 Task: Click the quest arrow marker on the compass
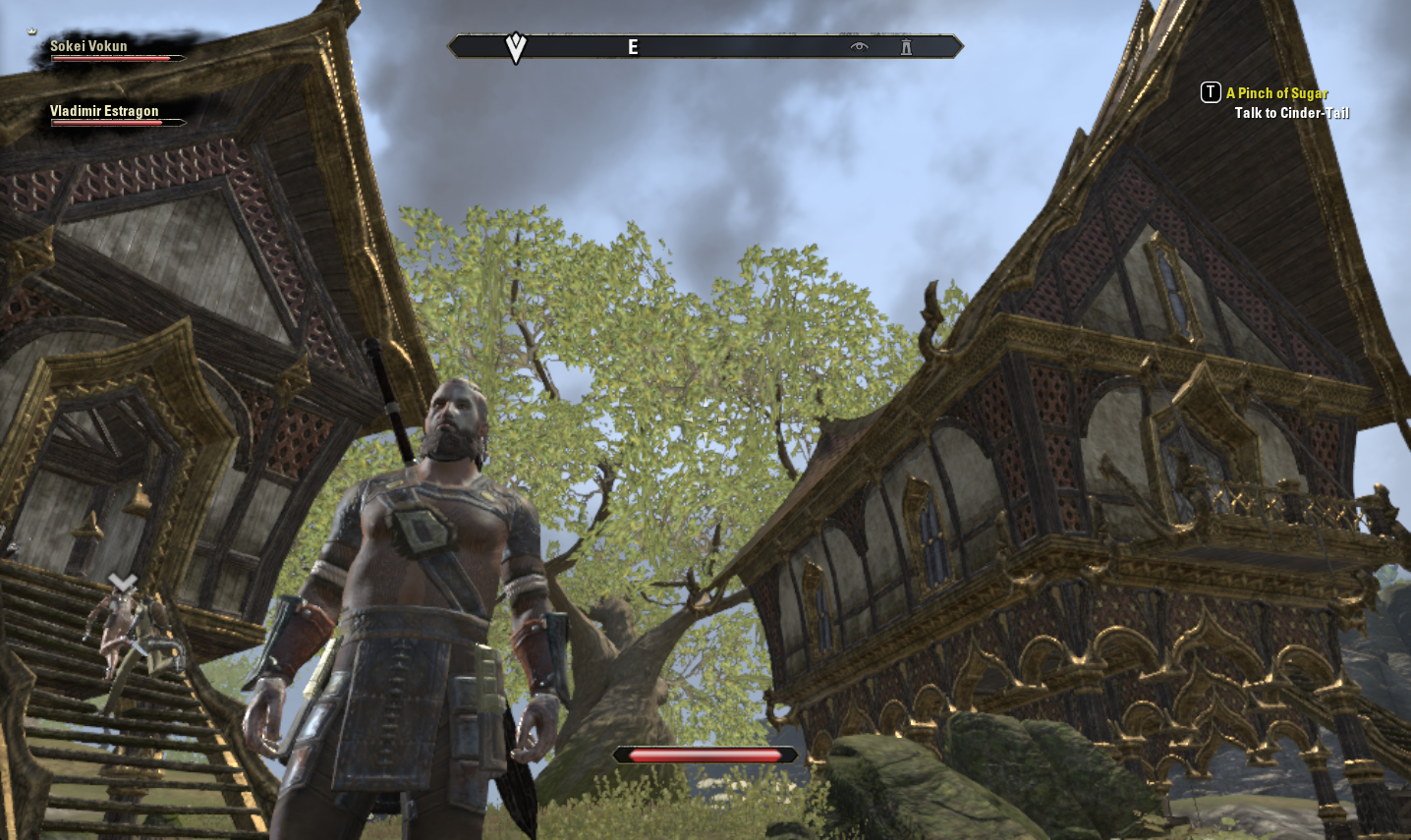(x=516, y=46)
